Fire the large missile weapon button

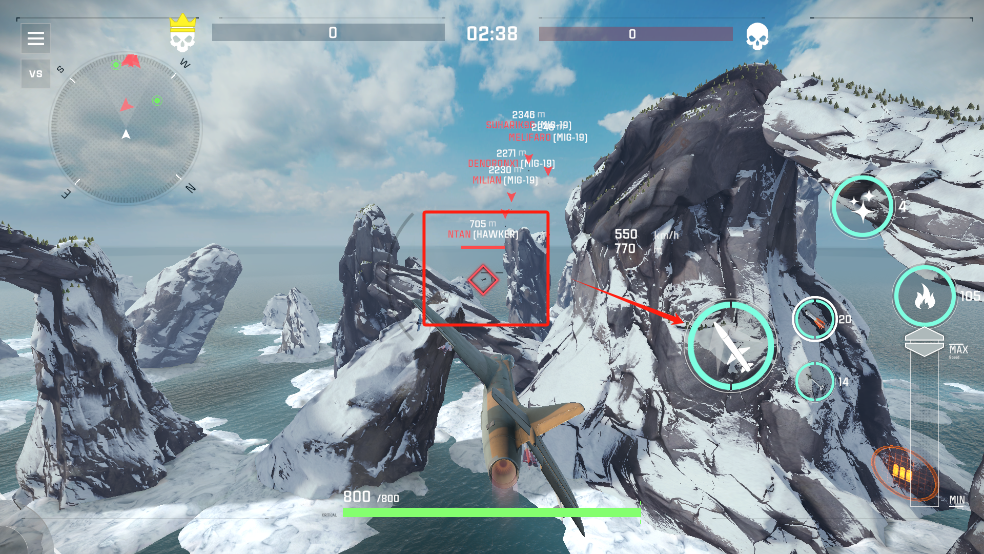coord(731,344)
